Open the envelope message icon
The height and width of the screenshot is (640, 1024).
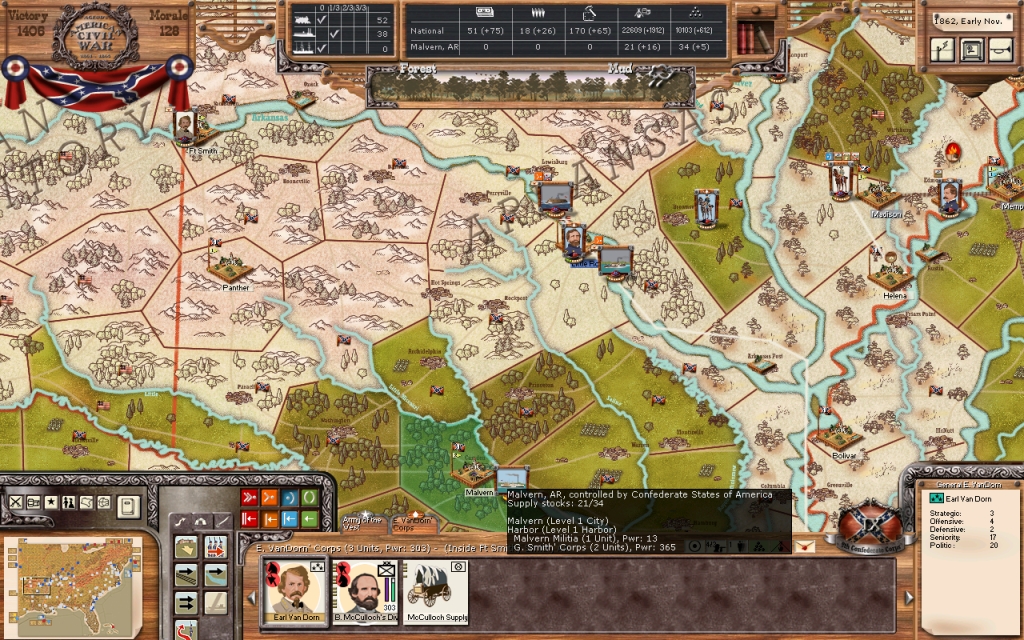[804, 545]
